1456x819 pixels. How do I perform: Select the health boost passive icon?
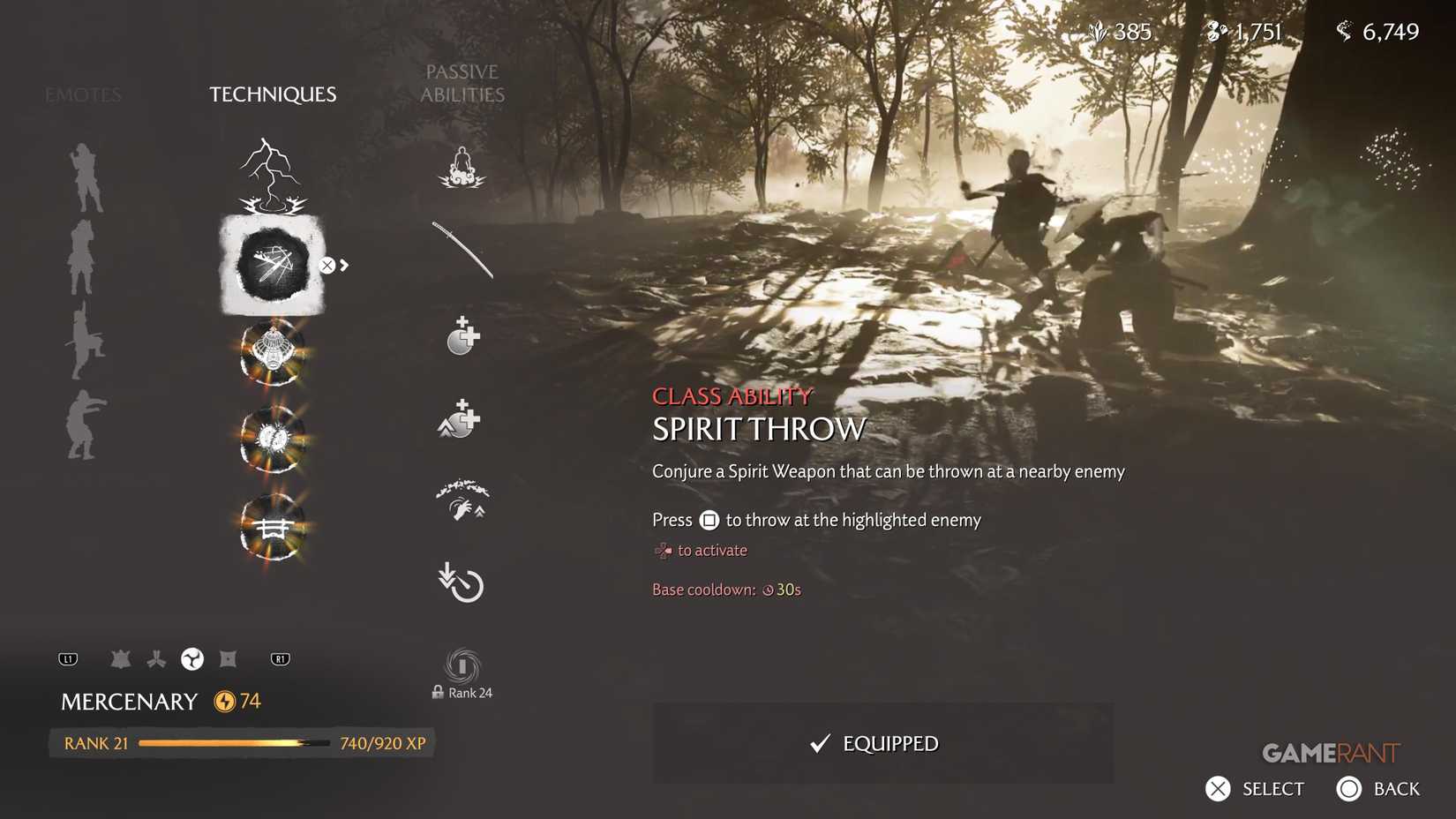pyautogui.click(x=460, y=335)
